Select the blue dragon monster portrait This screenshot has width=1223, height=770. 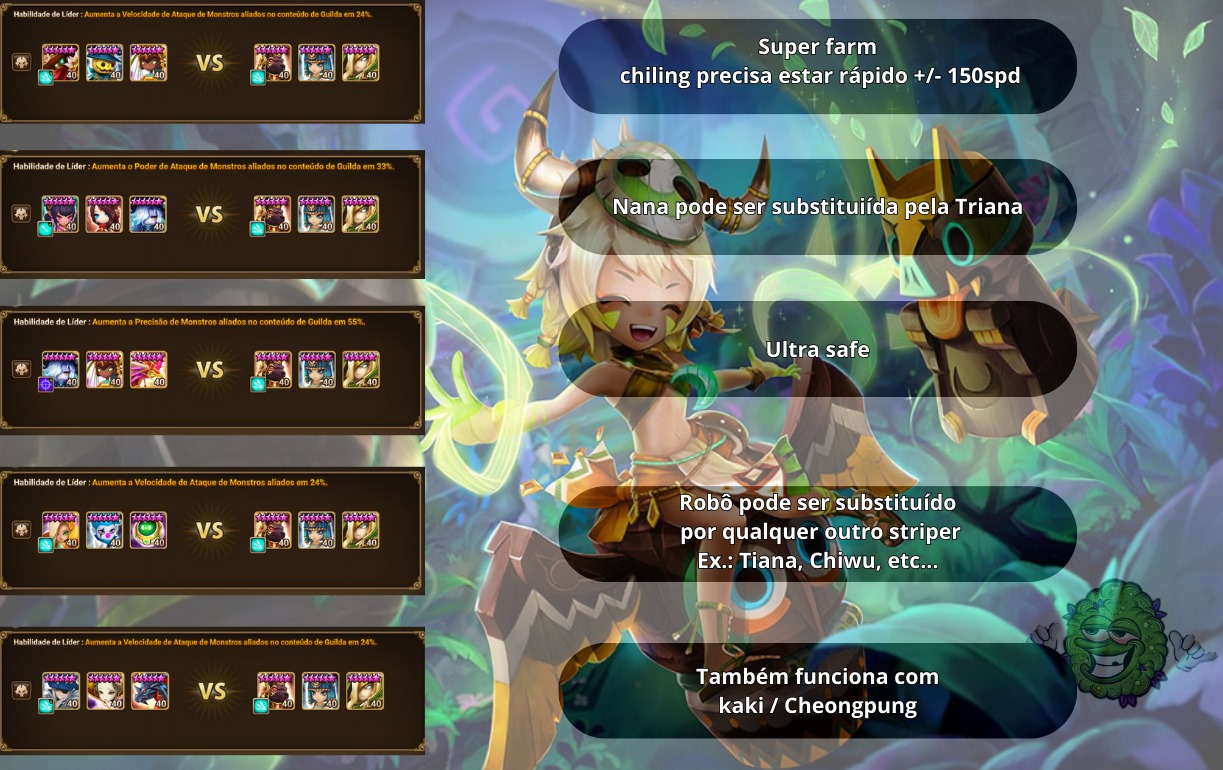point(149,691)
